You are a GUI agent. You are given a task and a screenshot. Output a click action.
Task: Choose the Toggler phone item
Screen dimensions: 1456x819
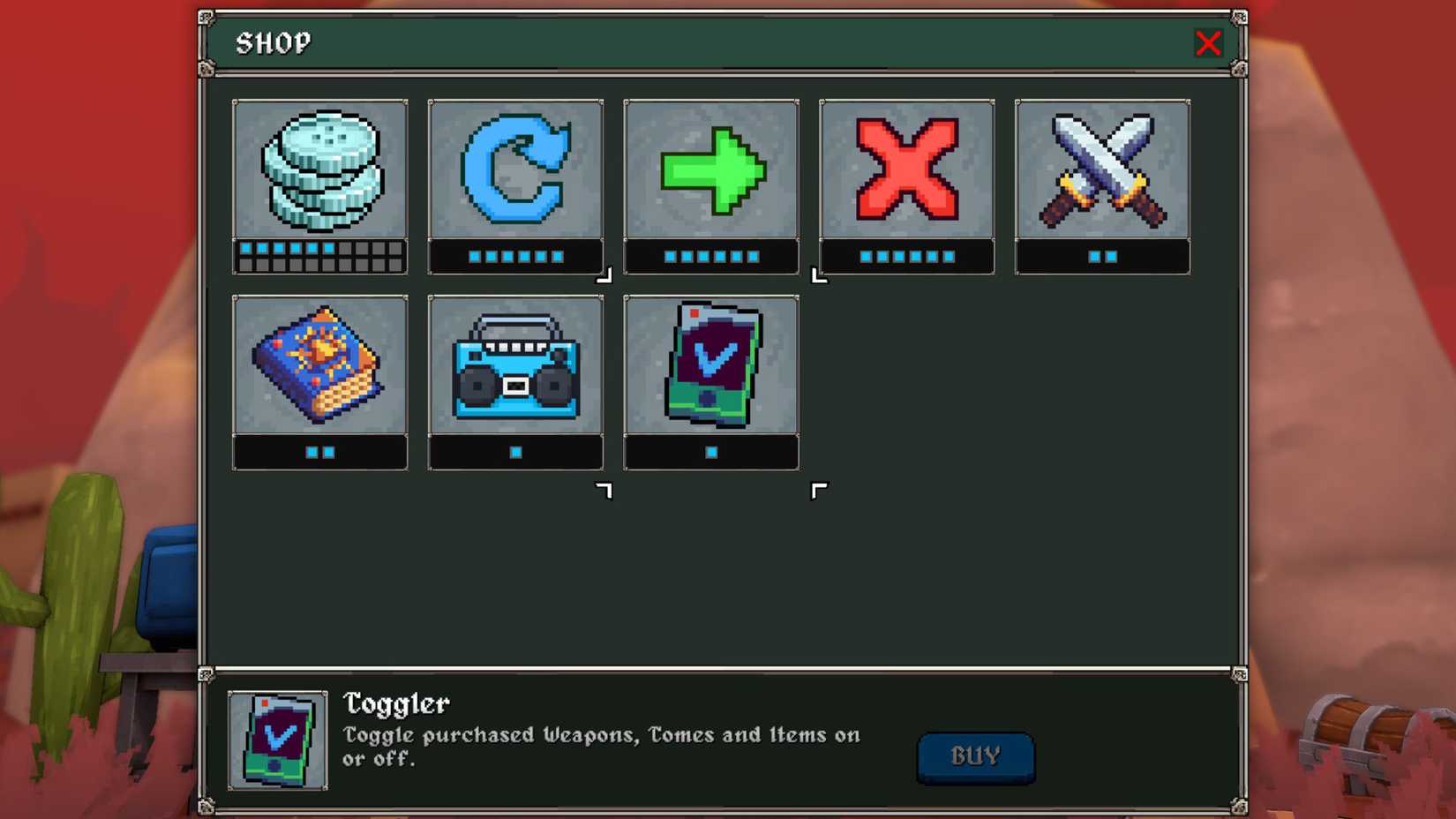711,367
